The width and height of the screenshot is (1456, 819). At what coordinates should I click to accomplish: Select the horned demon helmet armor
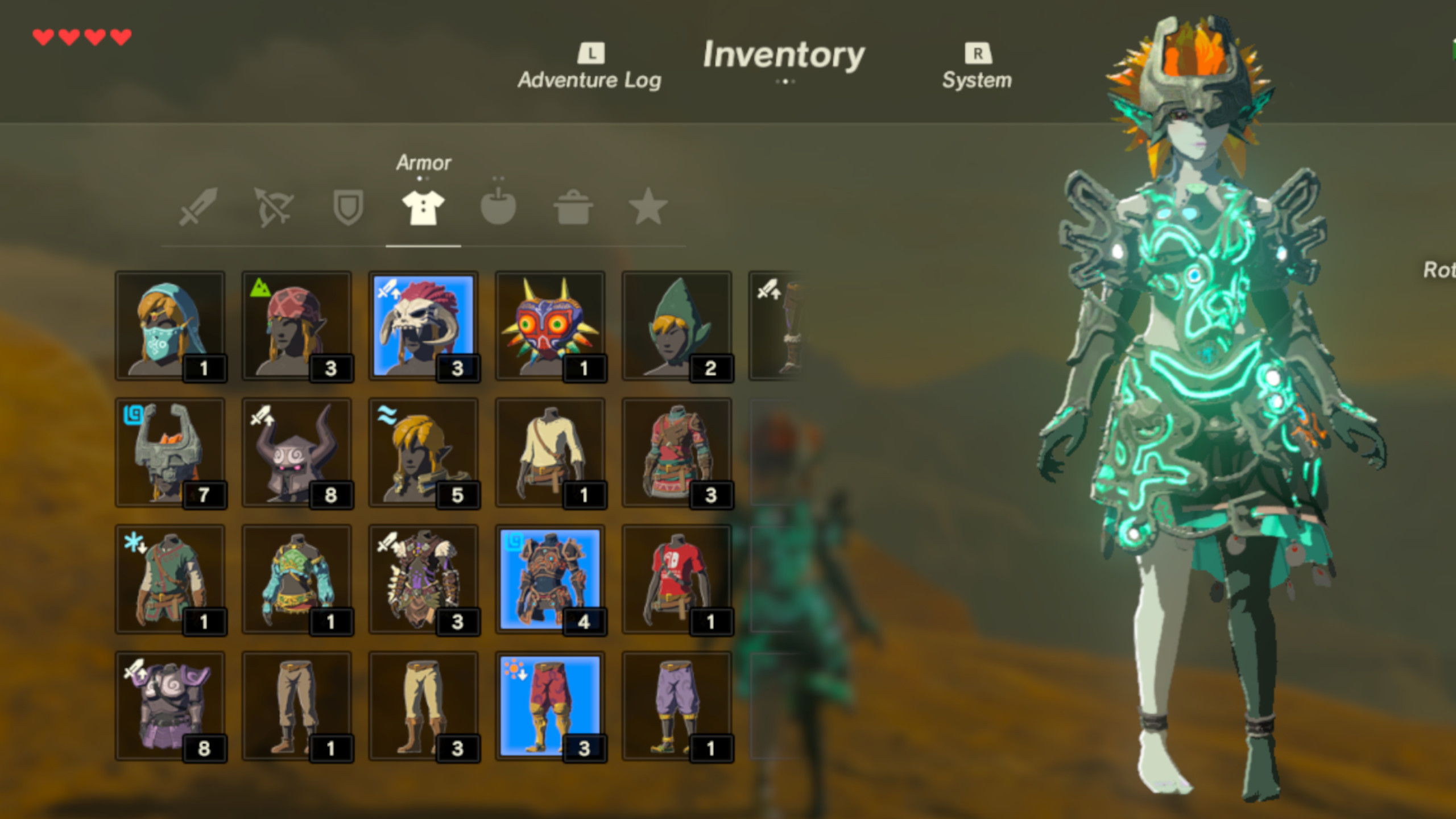tap(296, 452)
